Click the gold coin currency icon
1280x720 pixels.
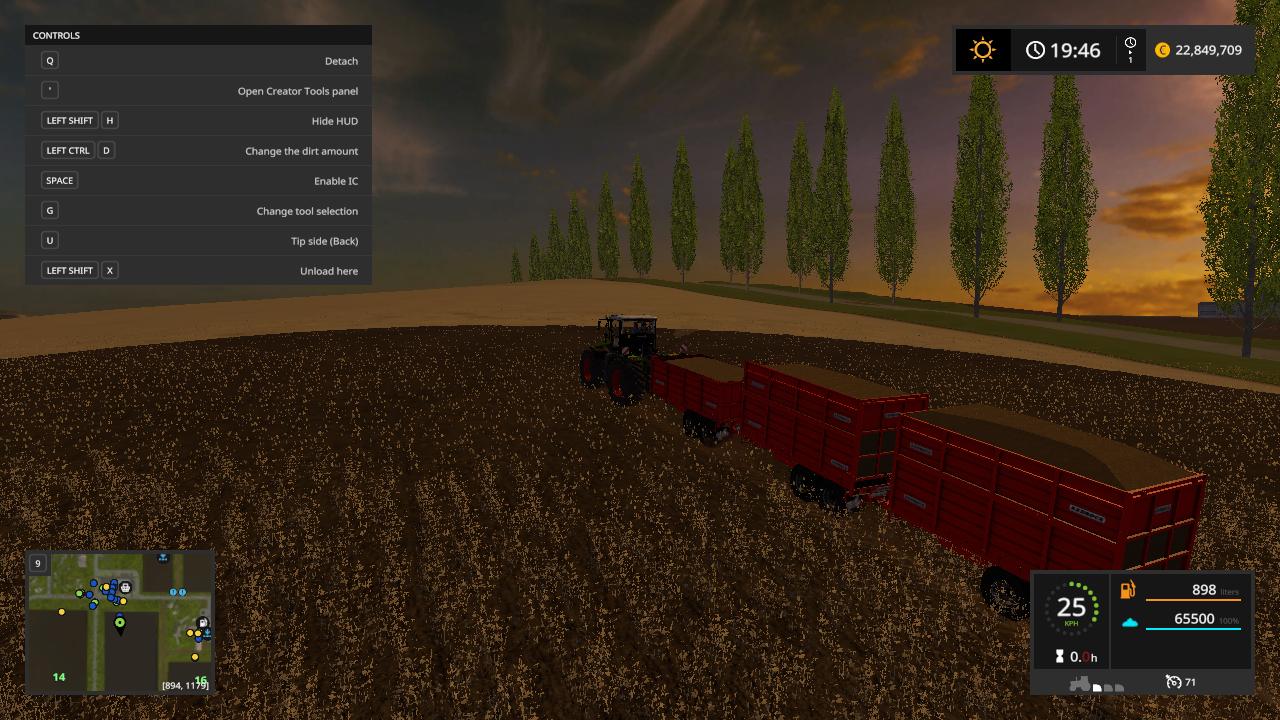click(1162, 49)
